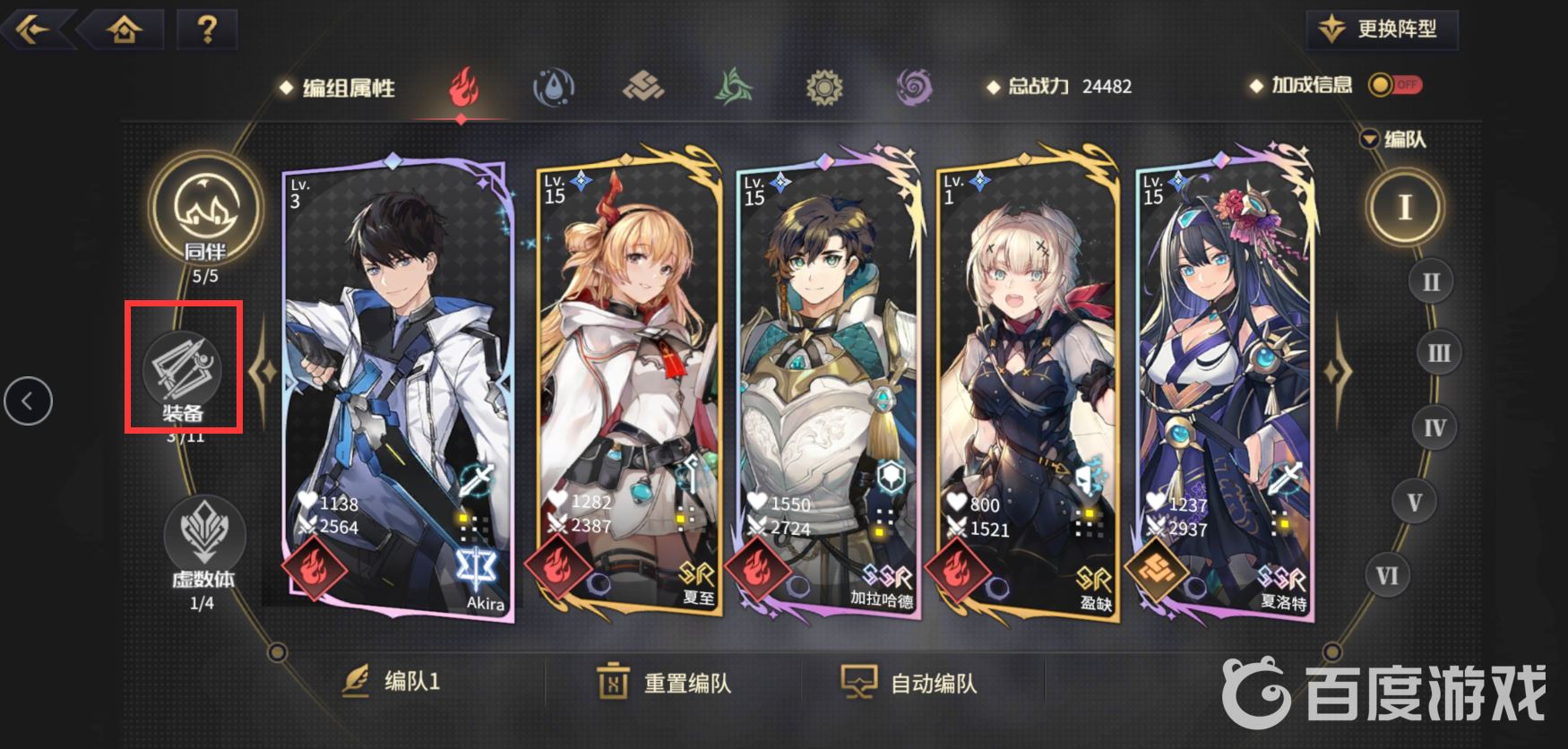This screenshot has width=1568, height=749.
Task: Switch to the water attribute tab
Action: point(554,88)
